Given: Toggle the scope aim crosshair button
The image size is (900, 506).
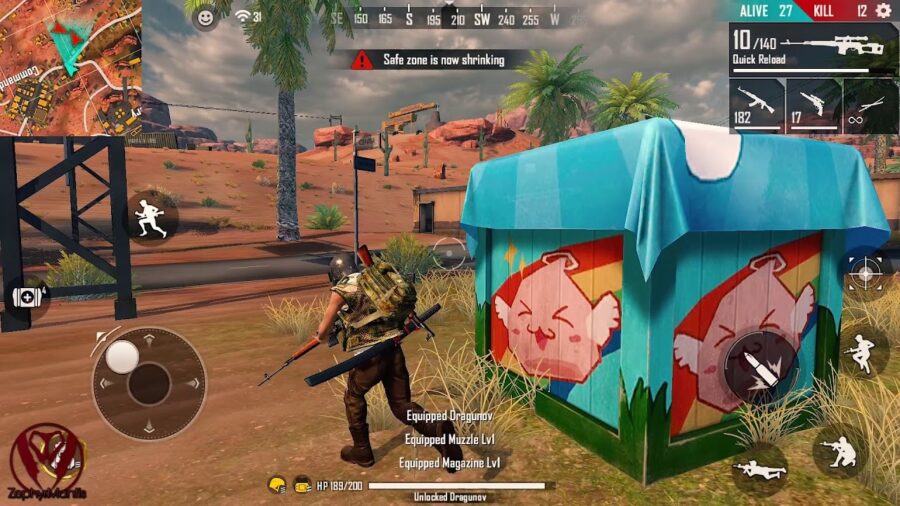Looking at the screenshot, I should coord(865,271).
